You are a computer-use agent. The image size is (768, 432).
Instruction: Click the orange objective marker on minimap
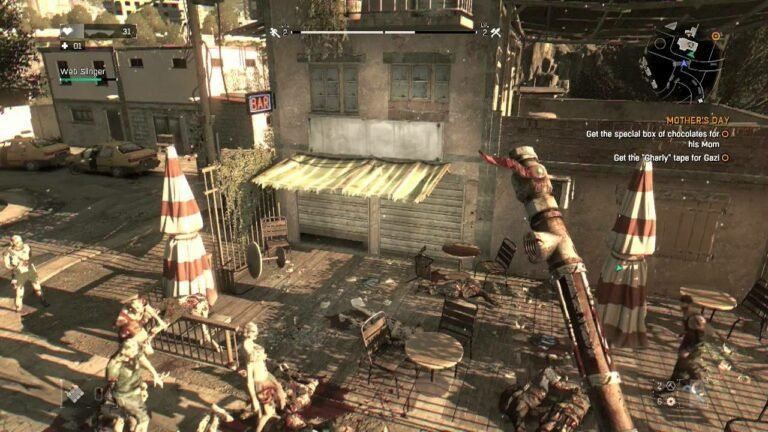pyautogui.click(x=716, y=36)
